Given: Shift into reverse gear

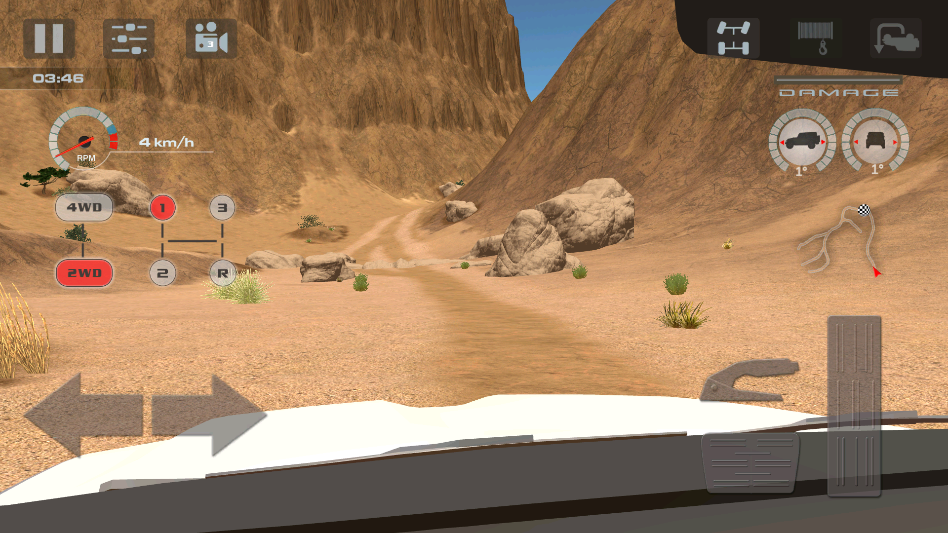Looking at the screenshot, I should (x=222, y=272).
